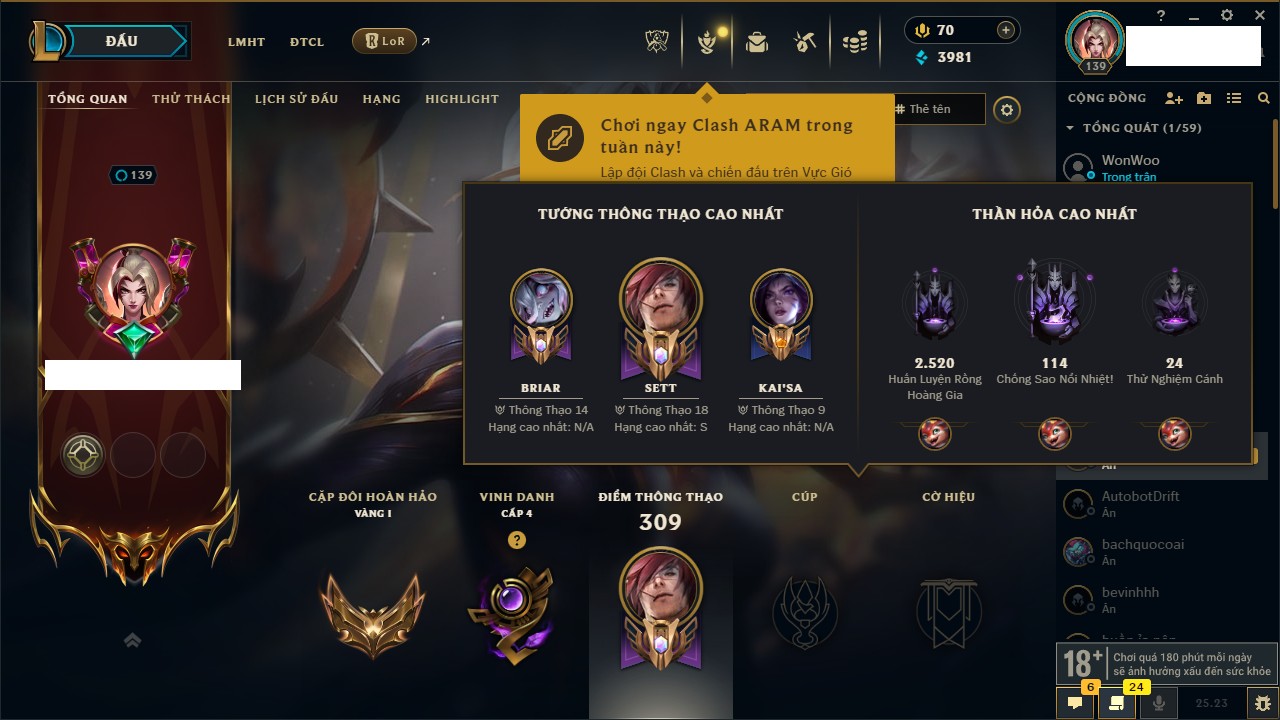This screenshot has width=1280, height=720.
Task: Click the ĐẤU play button
Action: 122,41
